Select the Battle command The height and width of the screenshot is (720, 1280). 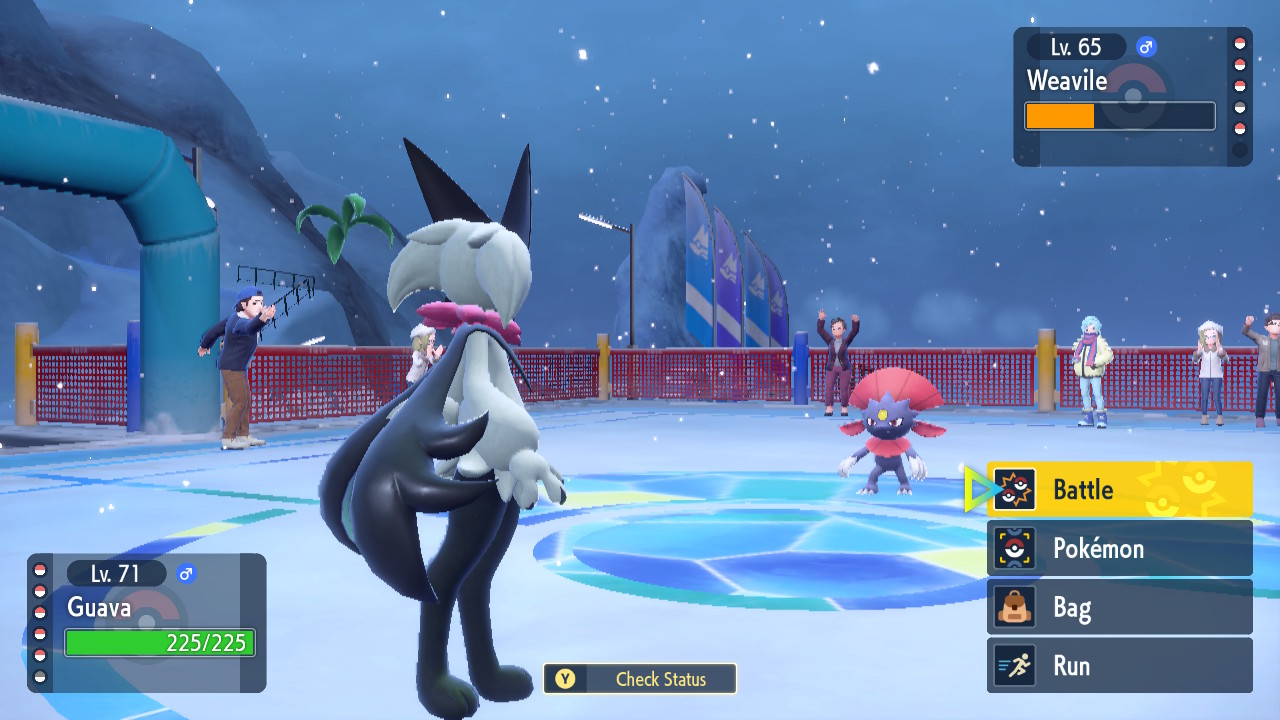[x=1119, y=490]
